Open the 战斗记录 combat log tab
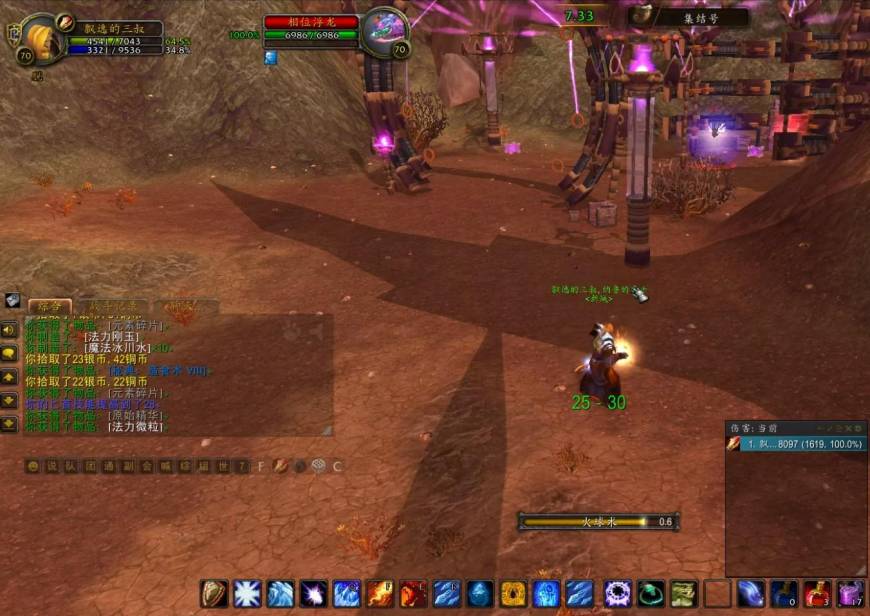 (x=113, y=306)
